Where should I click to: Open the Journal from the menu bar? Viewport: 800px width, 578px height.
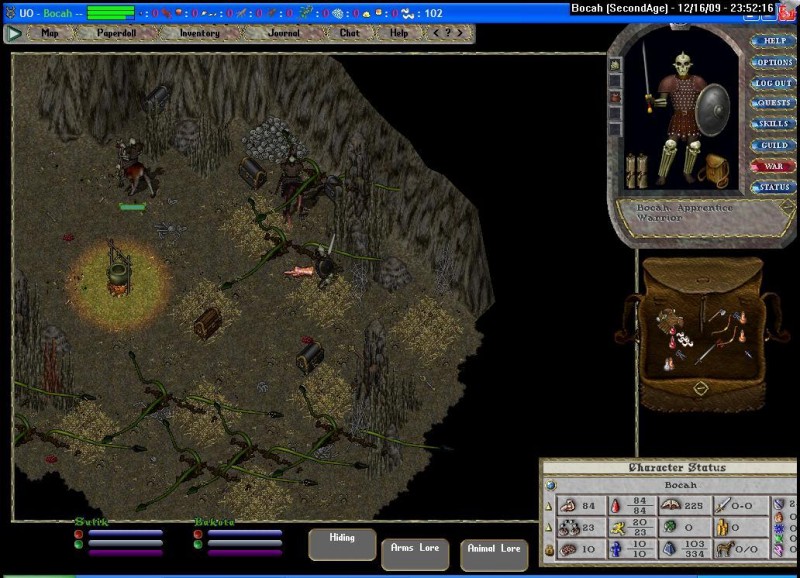coord(283,33)
